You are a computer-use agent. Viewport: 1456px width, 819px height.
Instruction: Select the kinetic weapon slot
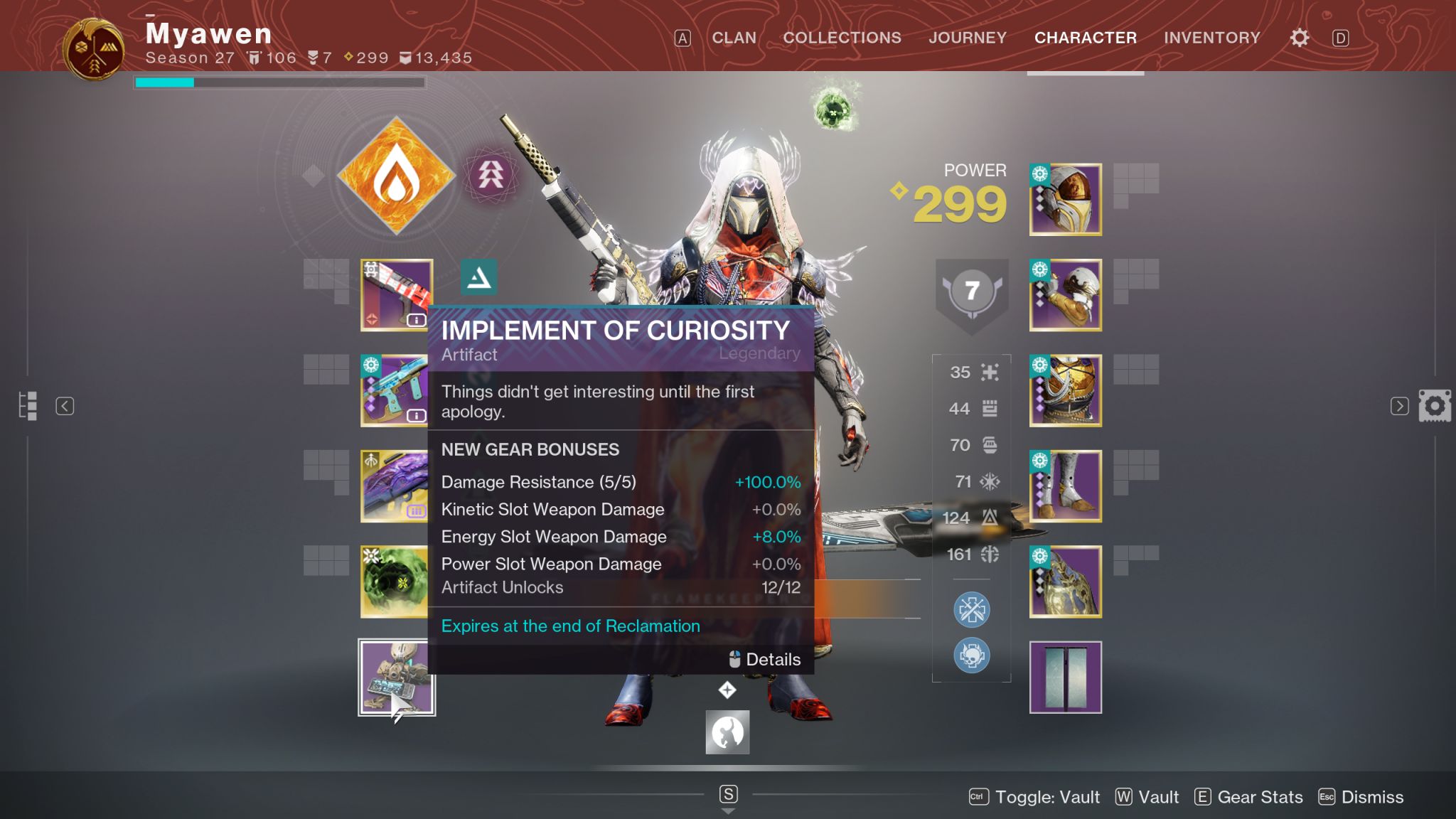pos(396,295)
